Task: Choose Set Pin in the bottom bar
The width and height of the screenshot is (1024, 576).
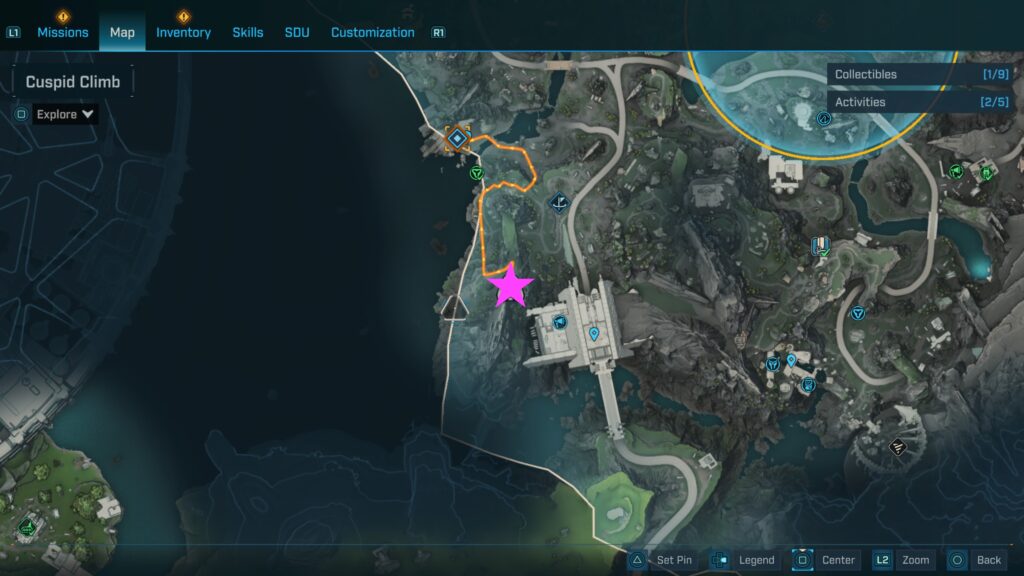Action: [662, 560]
